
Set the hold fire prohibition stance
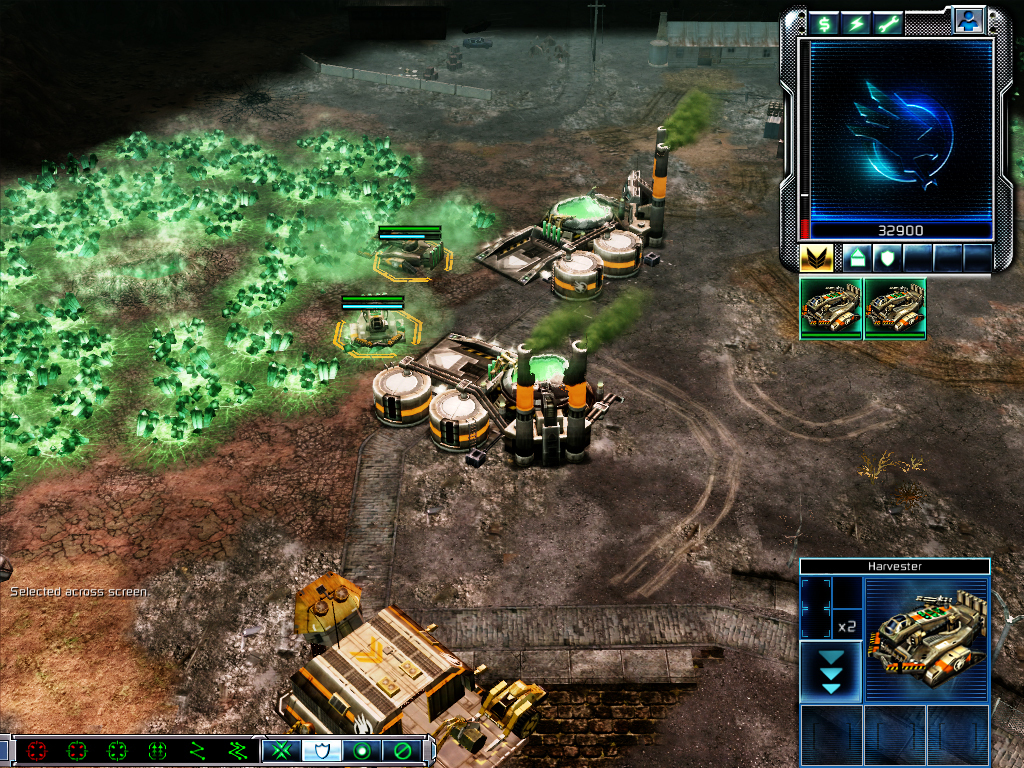click(402, 750)
